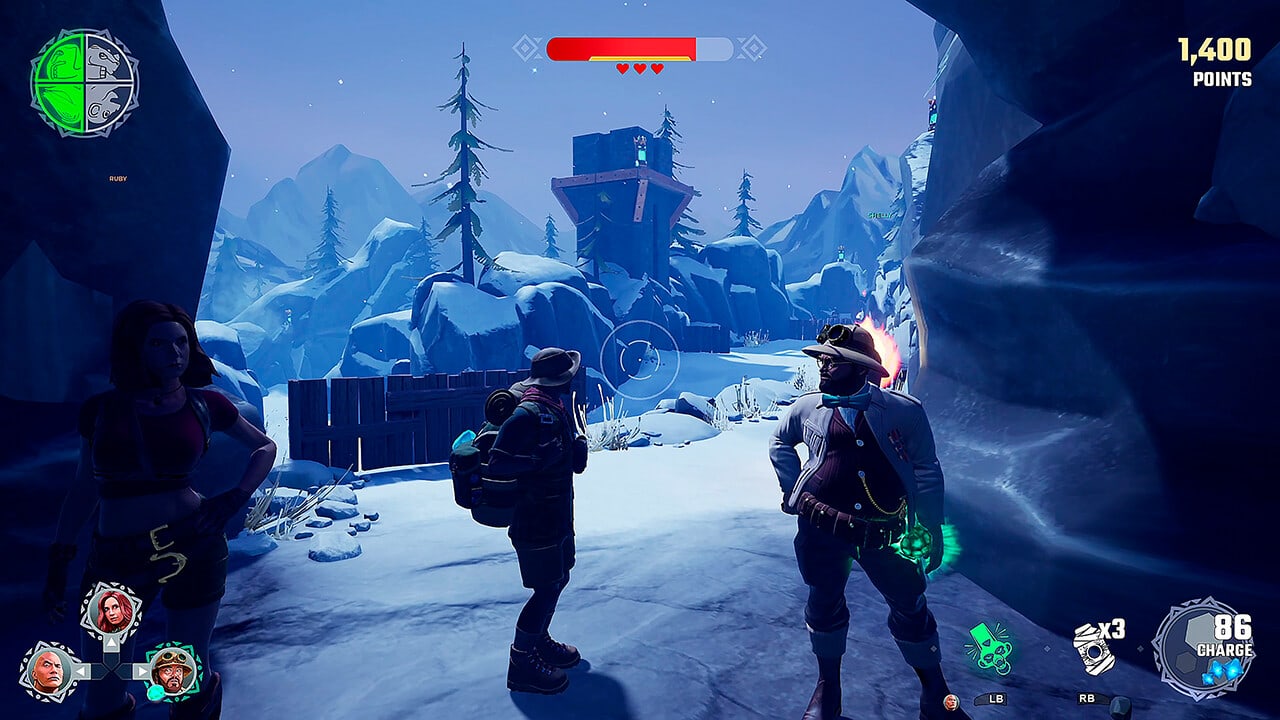The height and width of the screenshot is (720, 1280).
Task: Use the bandaged canister item
Action: (x=1093, y=648)
